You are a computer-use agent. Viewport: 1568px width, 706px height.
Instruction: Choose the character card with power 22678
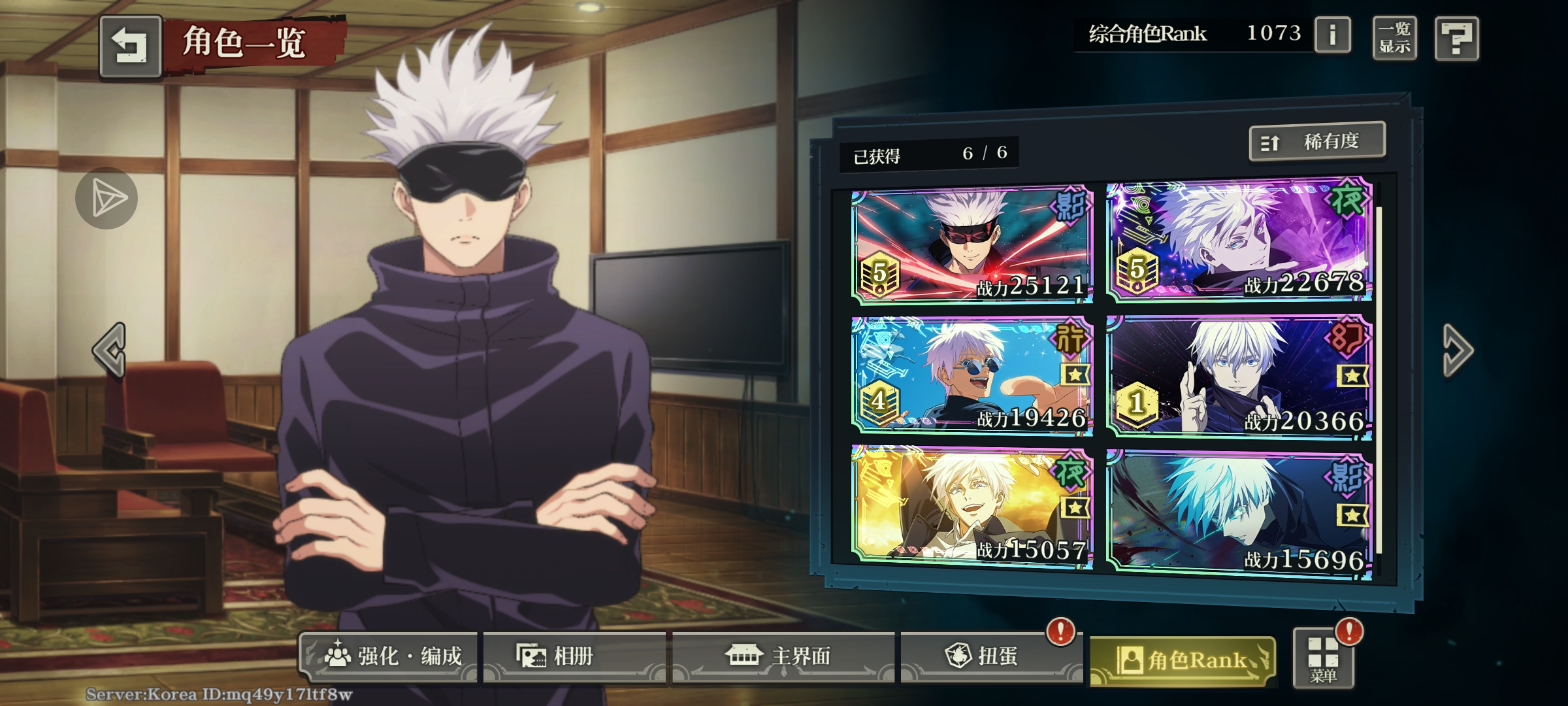[1239, 242]
